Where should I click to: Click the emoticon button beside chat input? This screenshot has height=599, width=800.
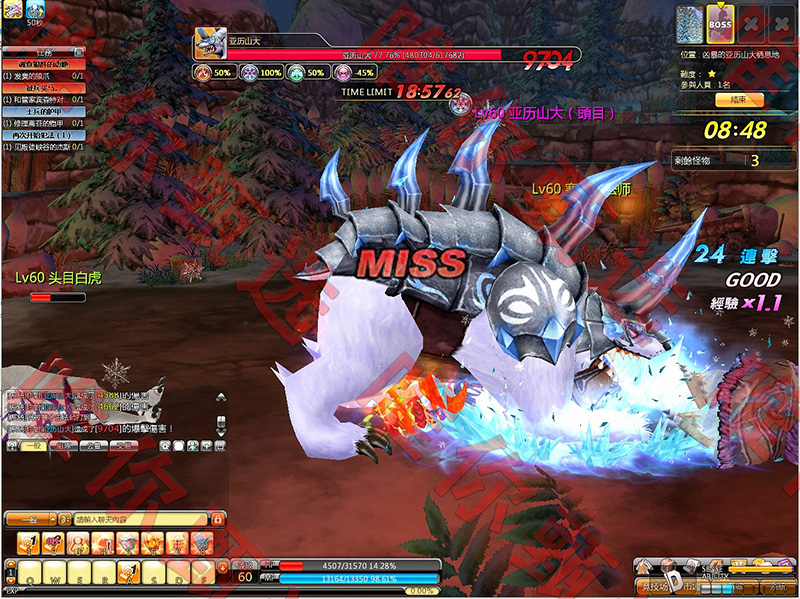pos(63,519)
